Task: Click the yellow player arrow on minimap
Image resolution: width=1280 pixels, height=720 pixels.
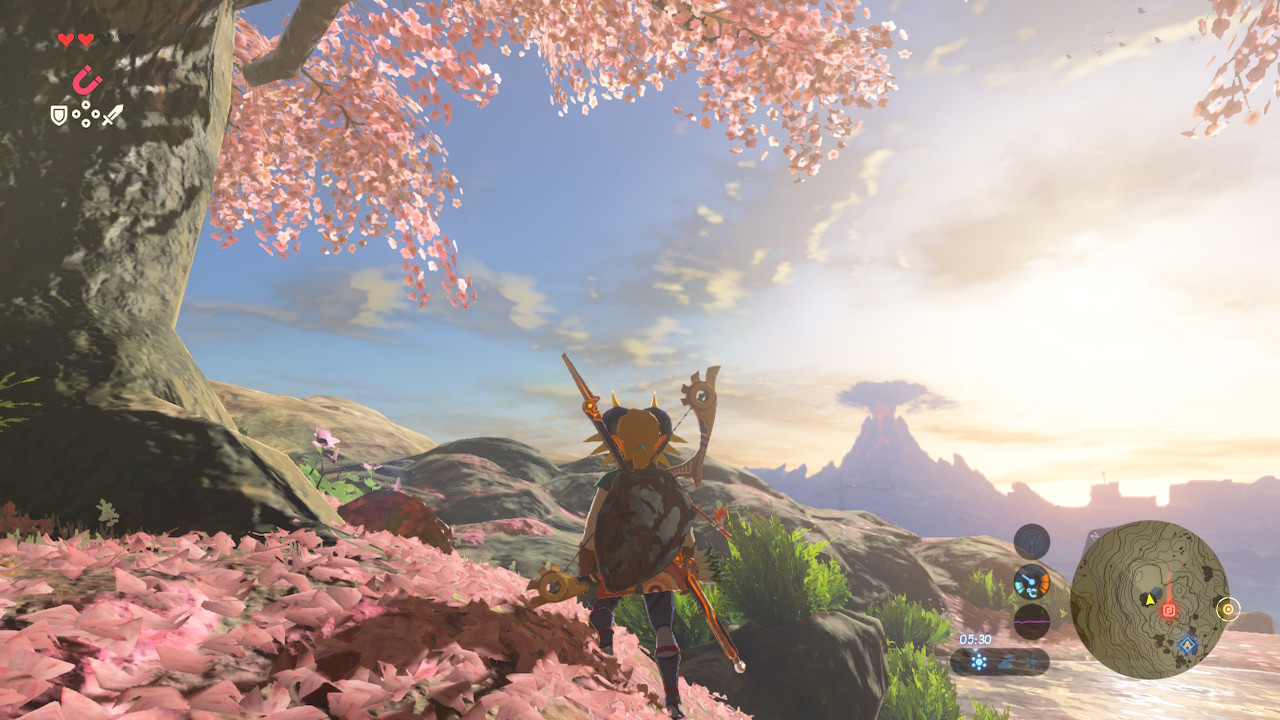Action: click(x=1150, y=600)
